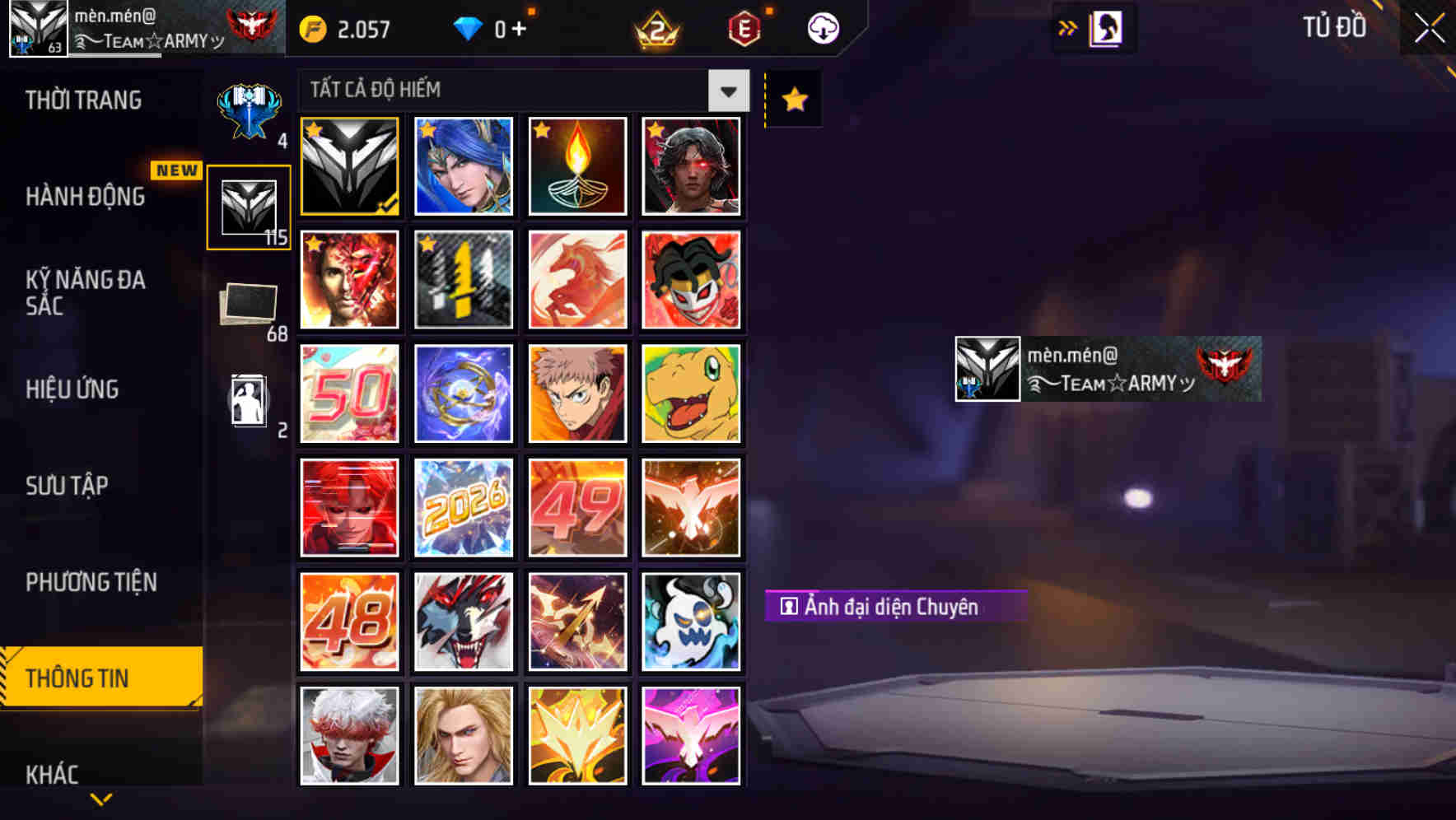Toggle the star favorites filter button

coord(793,99)
